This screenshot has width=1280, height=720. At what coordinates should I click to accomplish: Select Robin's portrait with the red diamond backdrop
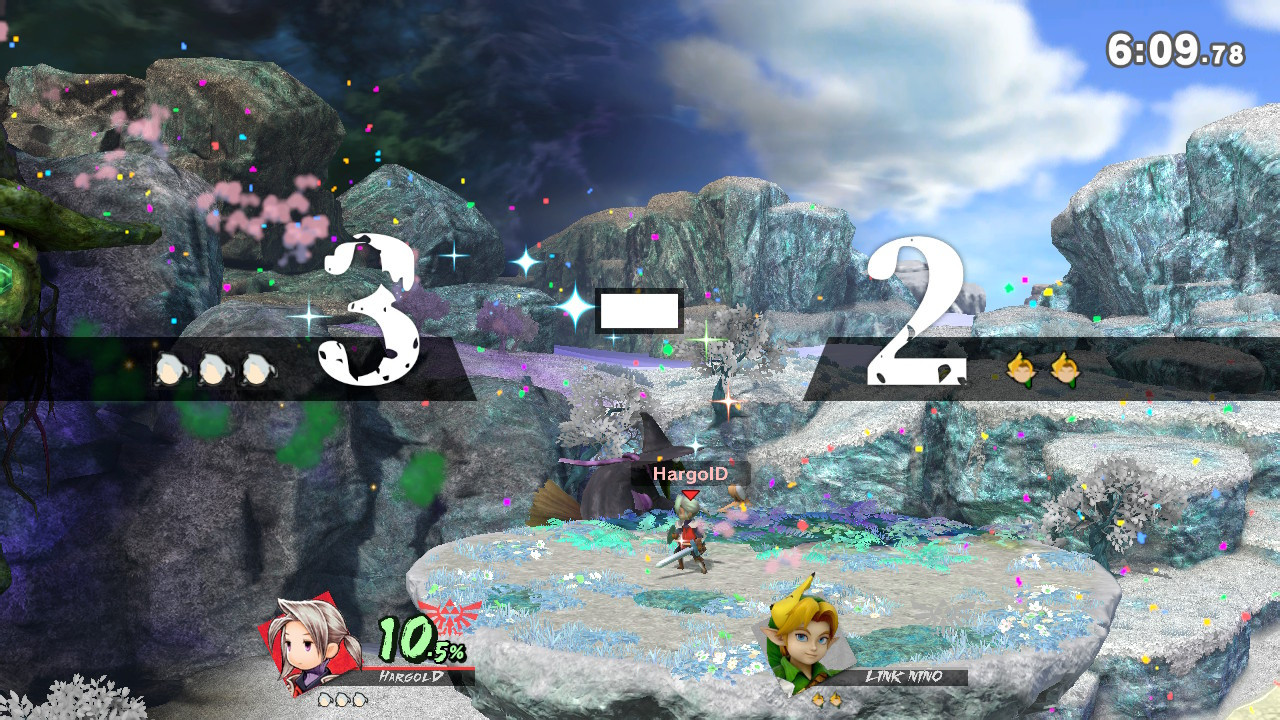[x=309, y=643]
